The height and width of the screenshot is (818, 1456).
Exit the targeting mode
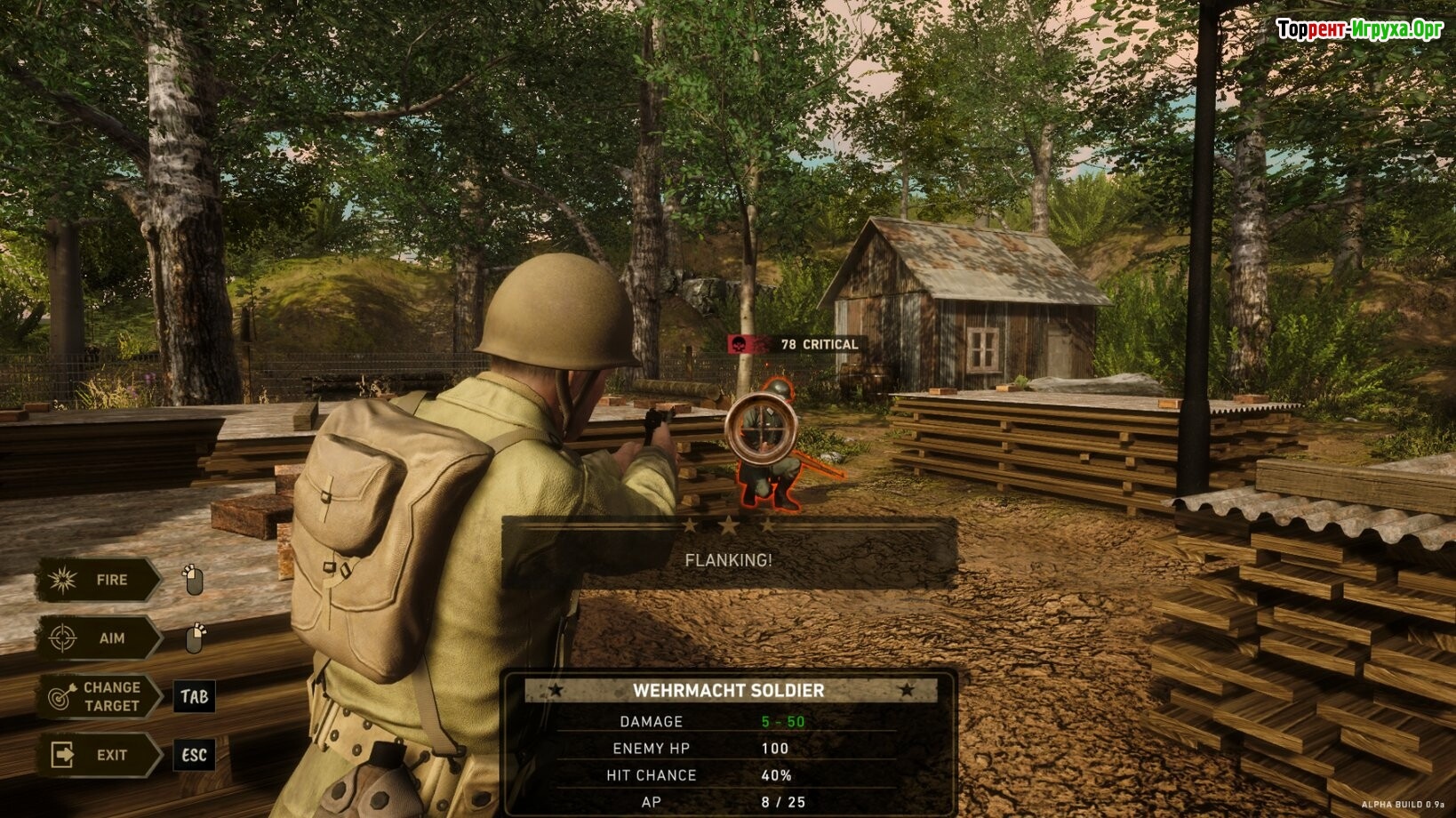(x=98, y=755)
